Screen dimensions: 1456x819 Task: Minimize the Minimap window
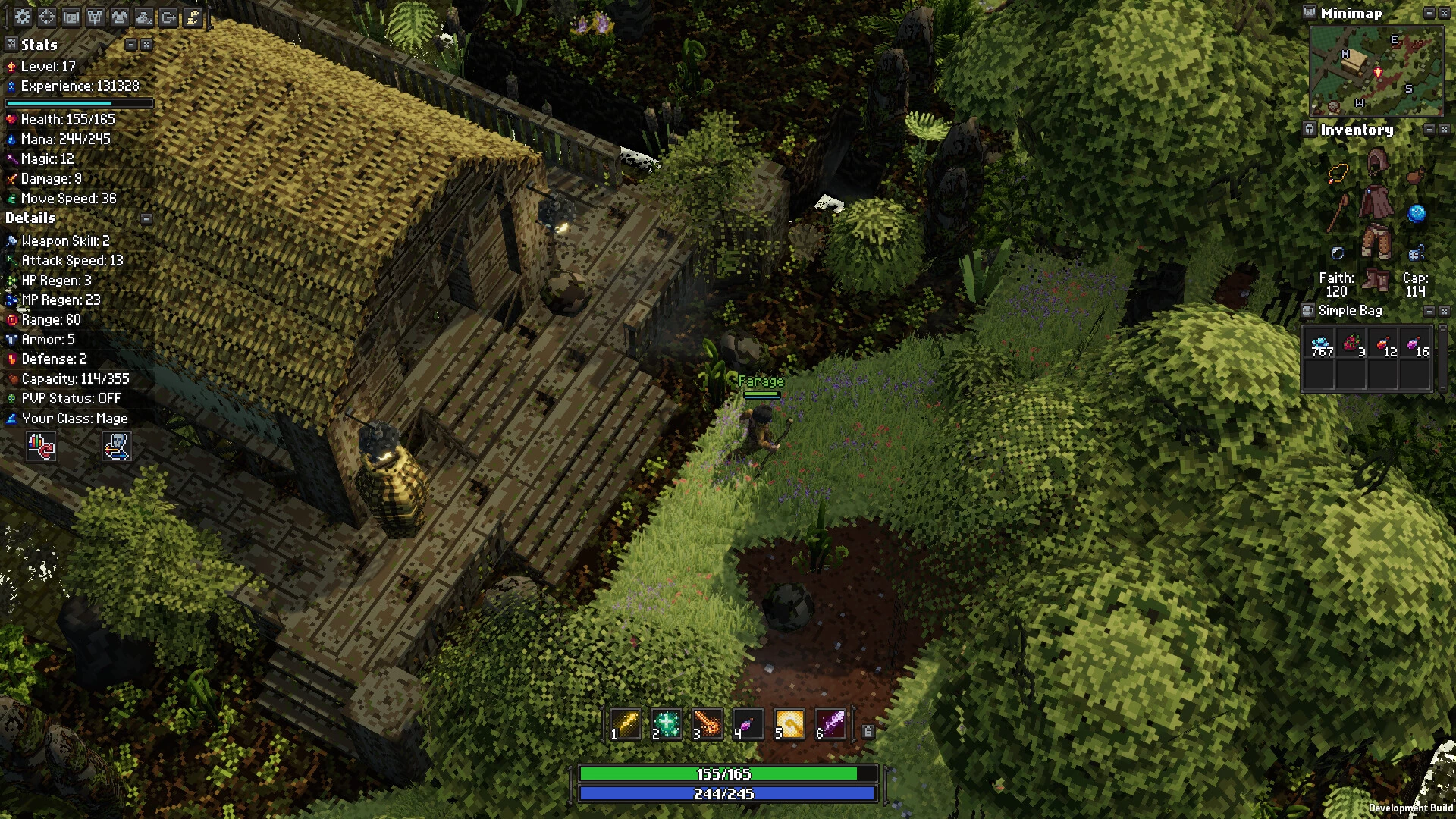[1429, 13]
